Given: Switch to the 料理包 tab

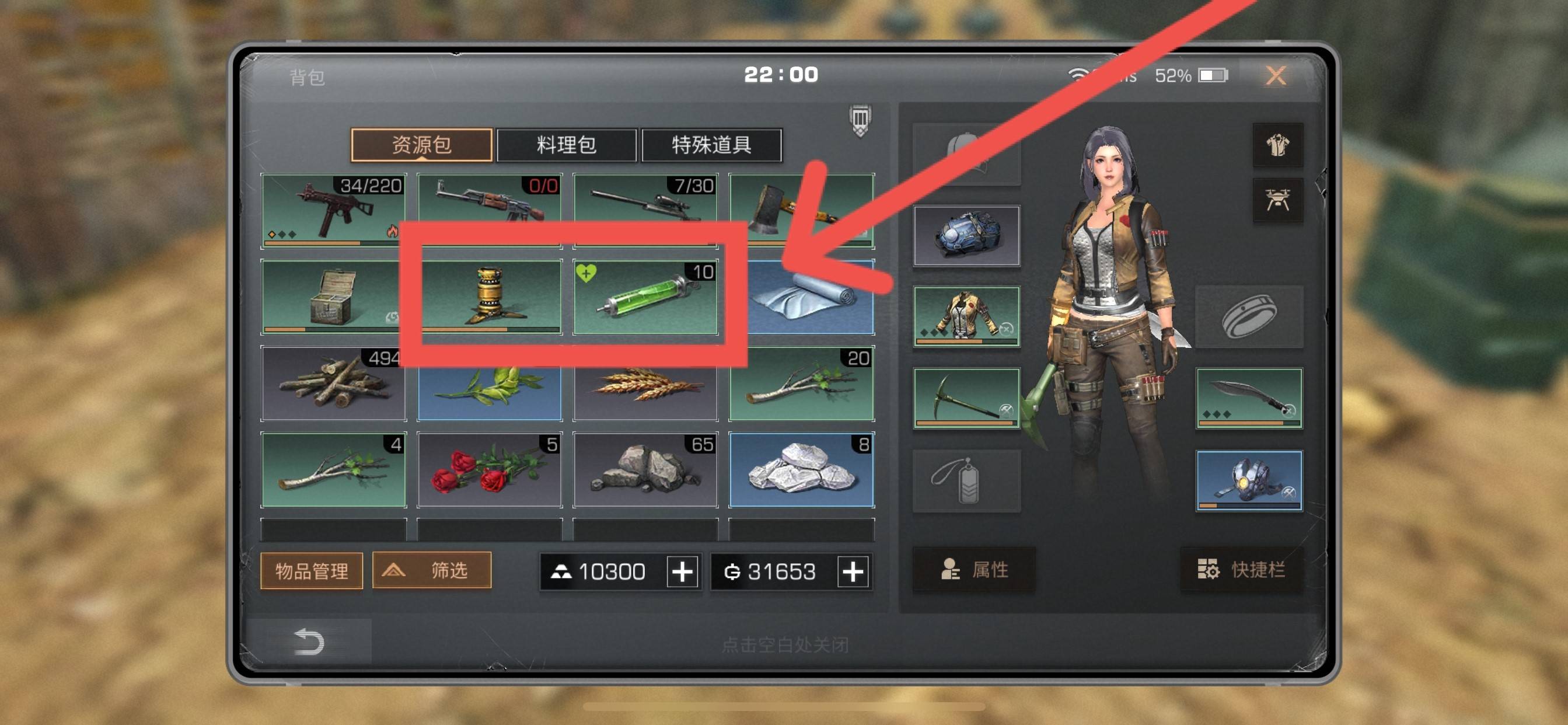Looking at the screenshot, I should coord(567,145).
